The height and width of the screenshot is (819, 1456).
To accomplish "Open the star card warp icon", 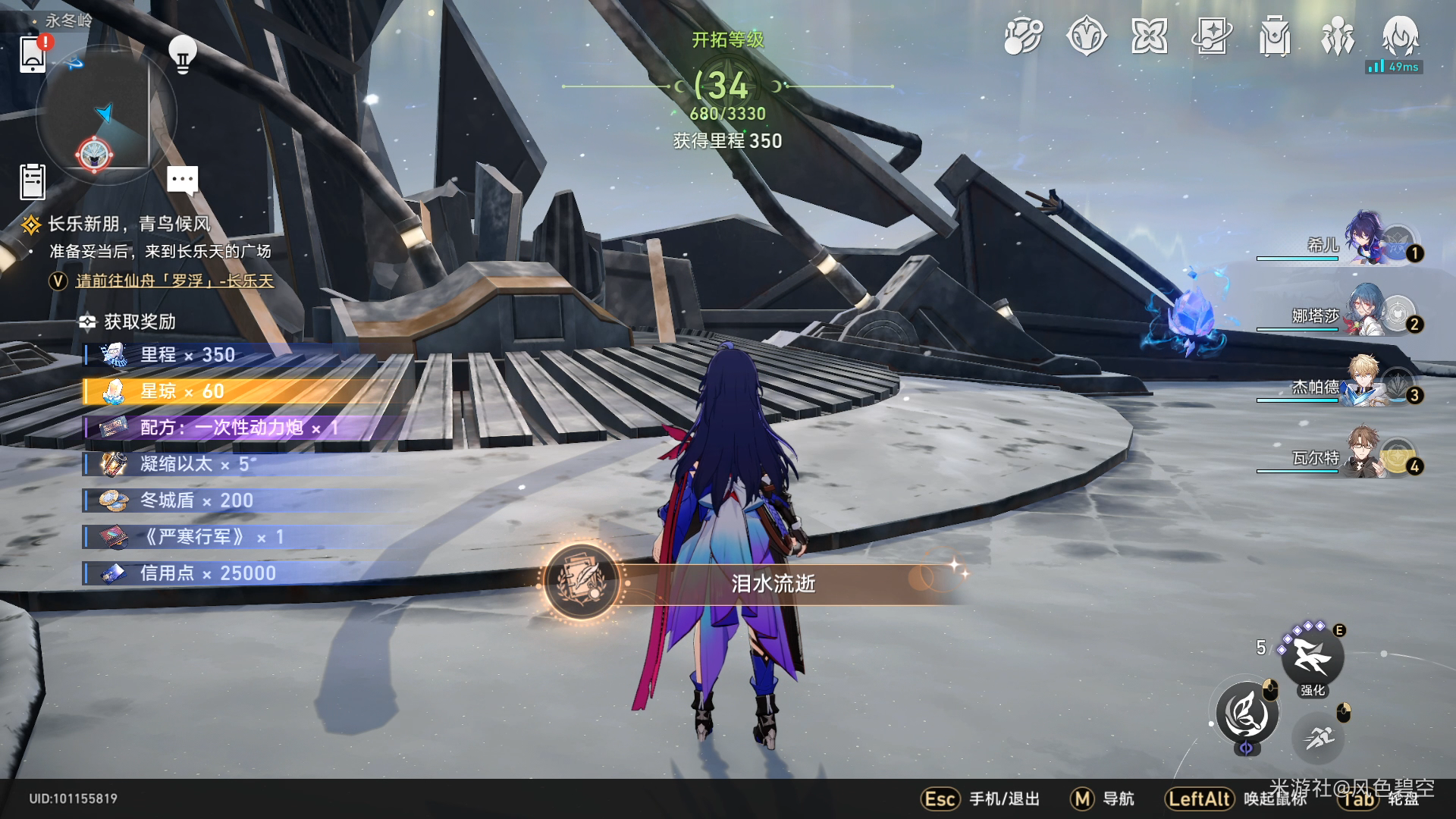I will click(x=1212, y=36).
